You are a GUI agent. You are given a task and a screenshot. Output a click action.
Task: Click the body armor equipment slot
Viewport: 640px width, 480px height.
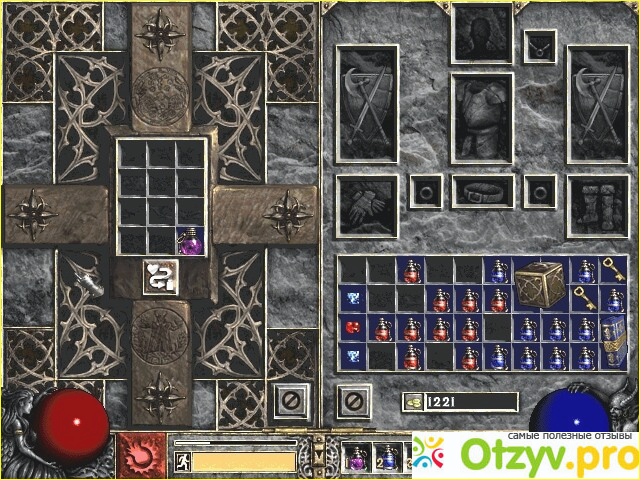coord(482,116)
